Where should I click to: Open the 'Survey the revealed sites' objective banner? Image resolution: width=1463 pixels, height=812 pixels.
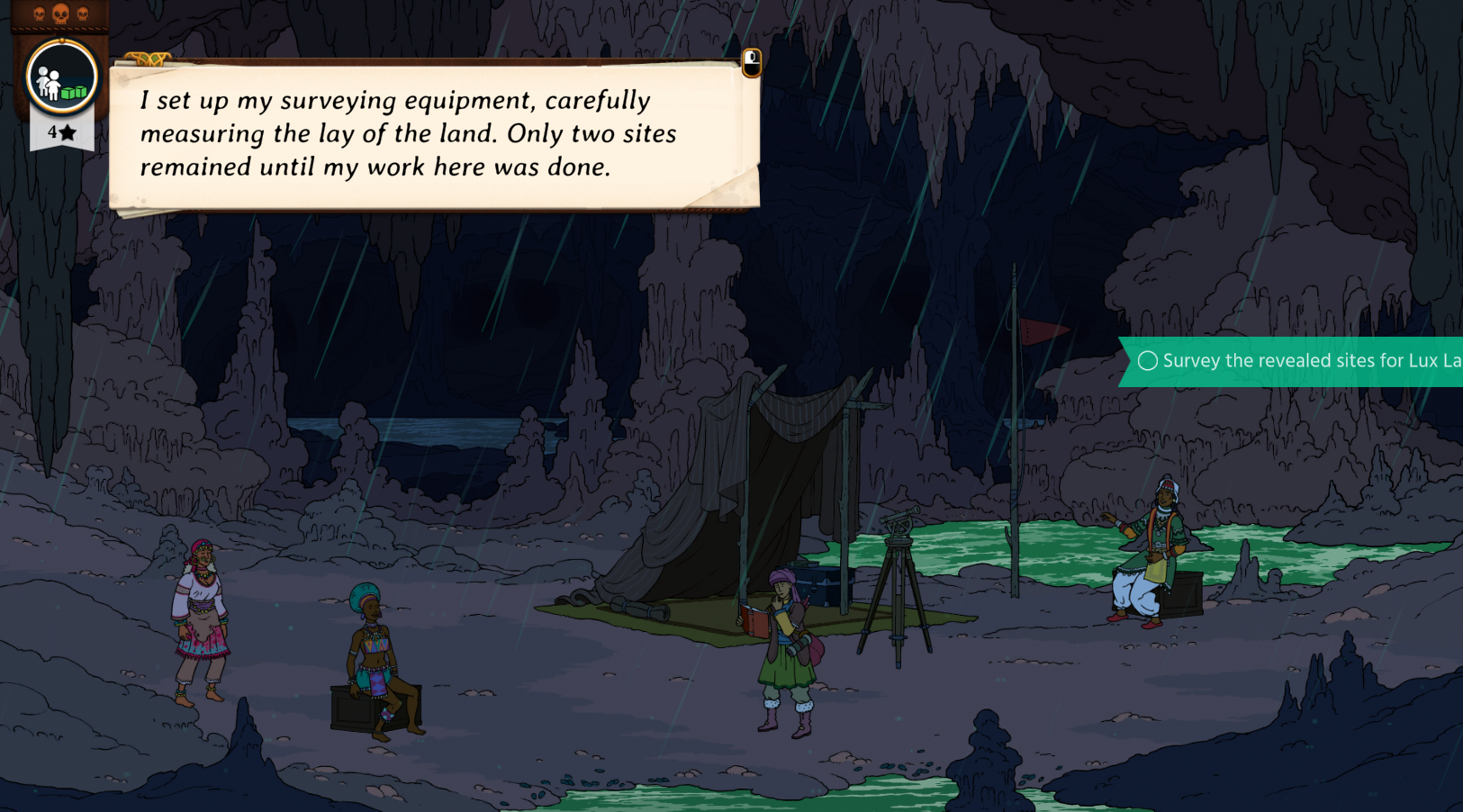(x=1296, y=361)
